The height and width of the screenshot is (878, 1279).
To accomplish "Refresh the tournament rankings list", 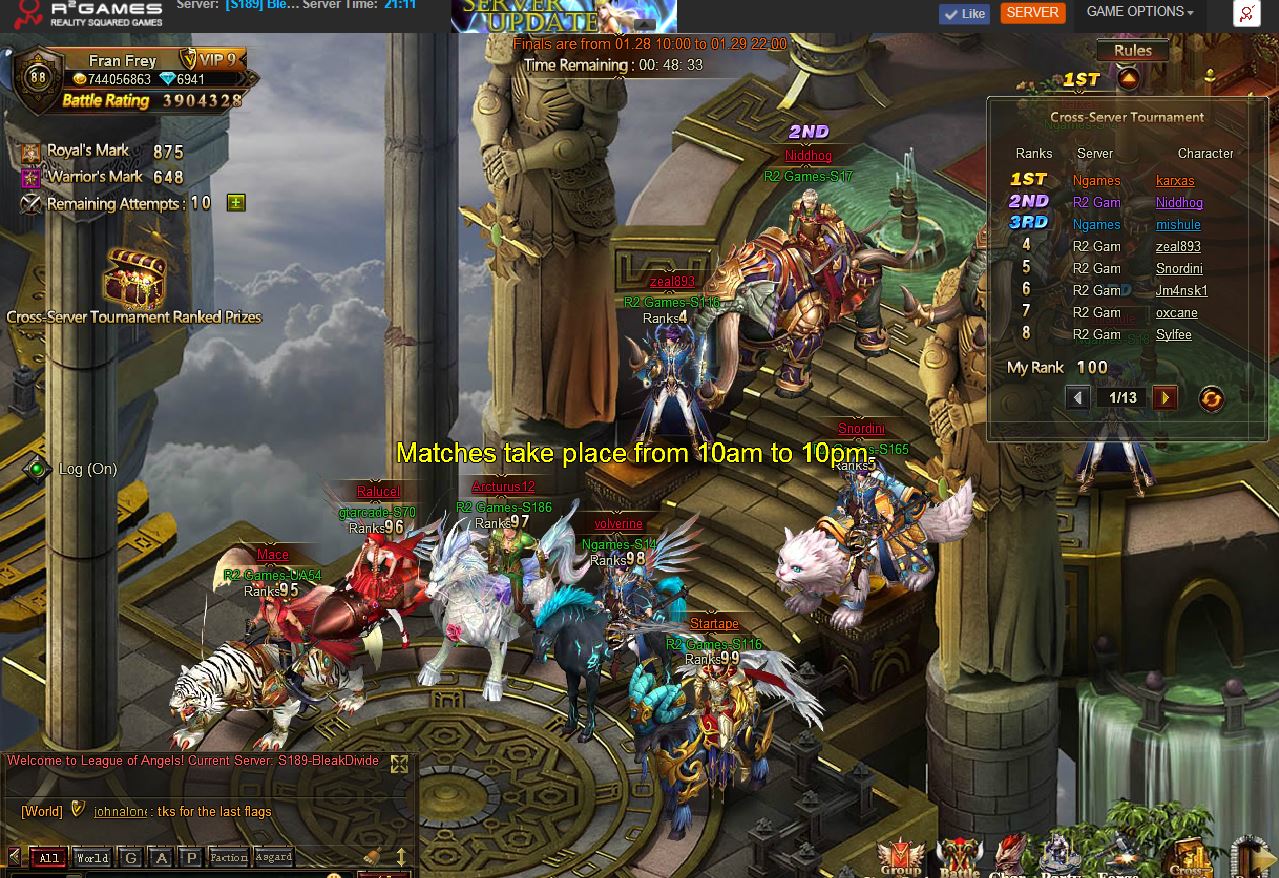I will (x=1210, y=398).
